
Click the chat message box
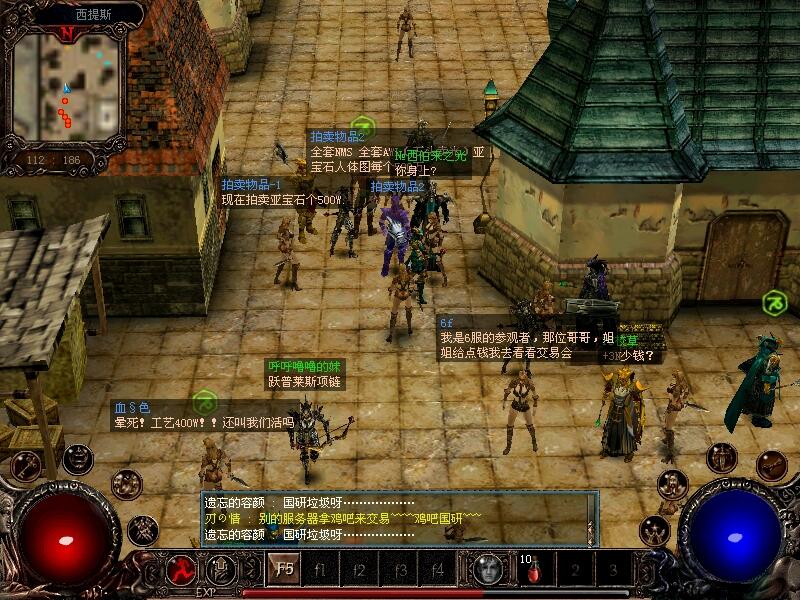click(398, 519)
